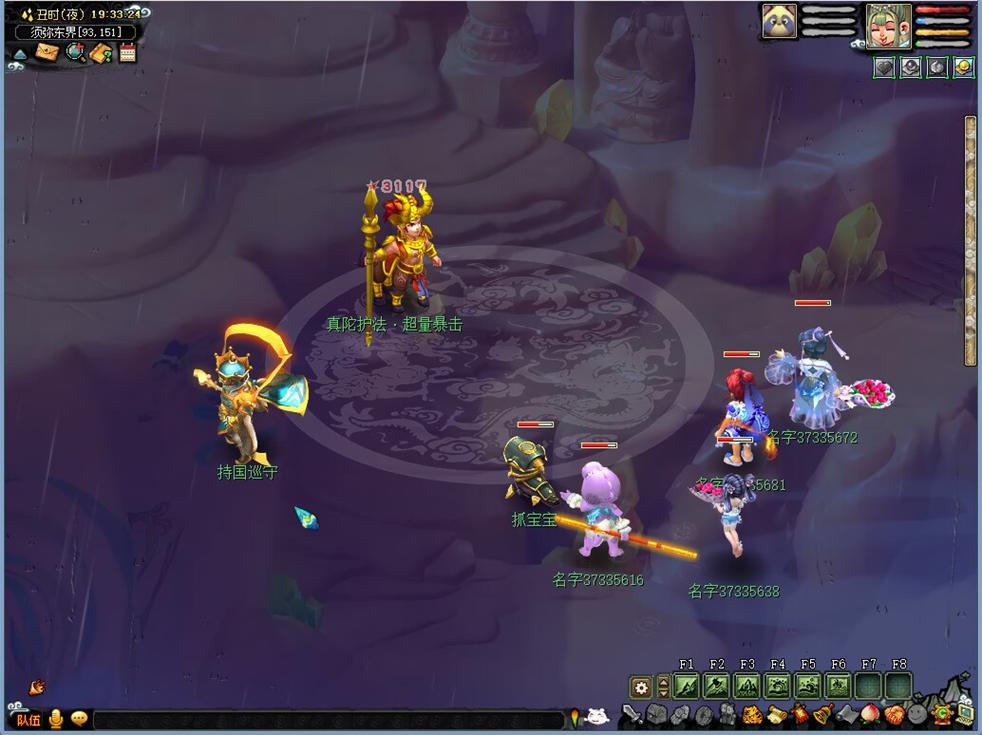Open the world map magnifier icon

pyautogui.click(x=75, y=52)
